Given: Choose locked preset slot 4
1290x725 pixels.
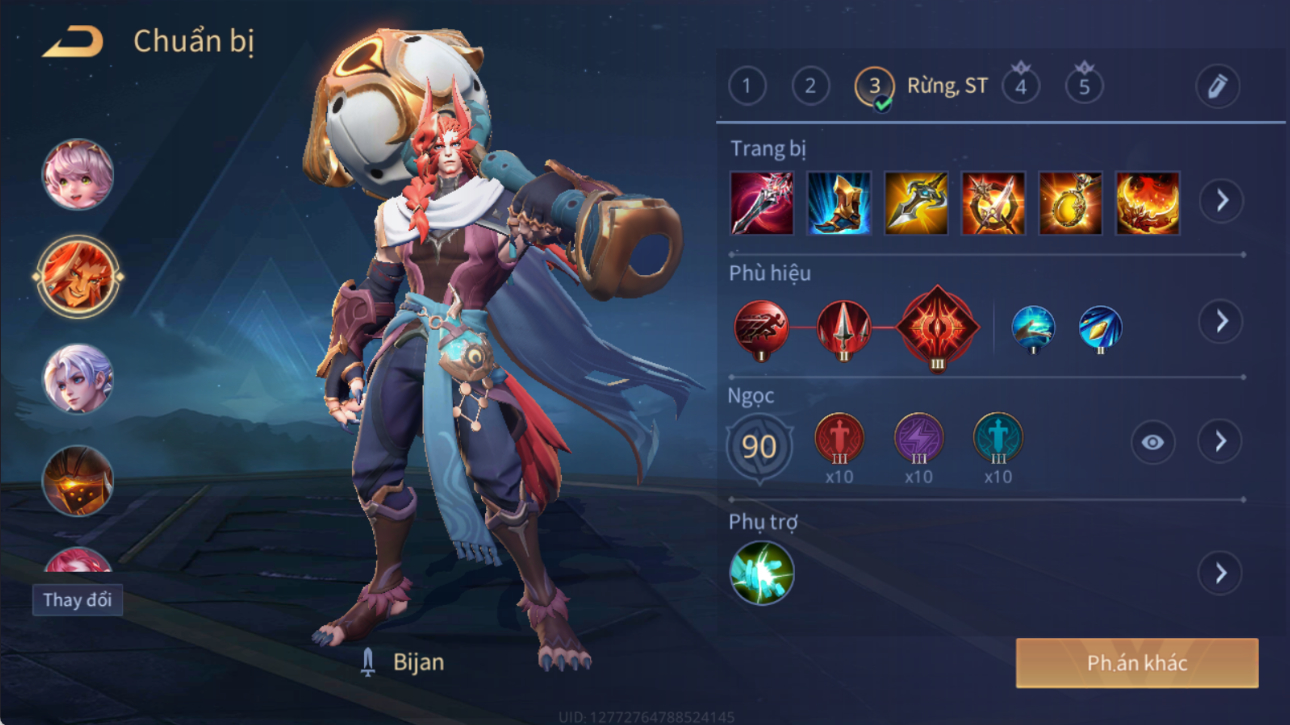Looking at the screenshot, I should [1020, 86].
